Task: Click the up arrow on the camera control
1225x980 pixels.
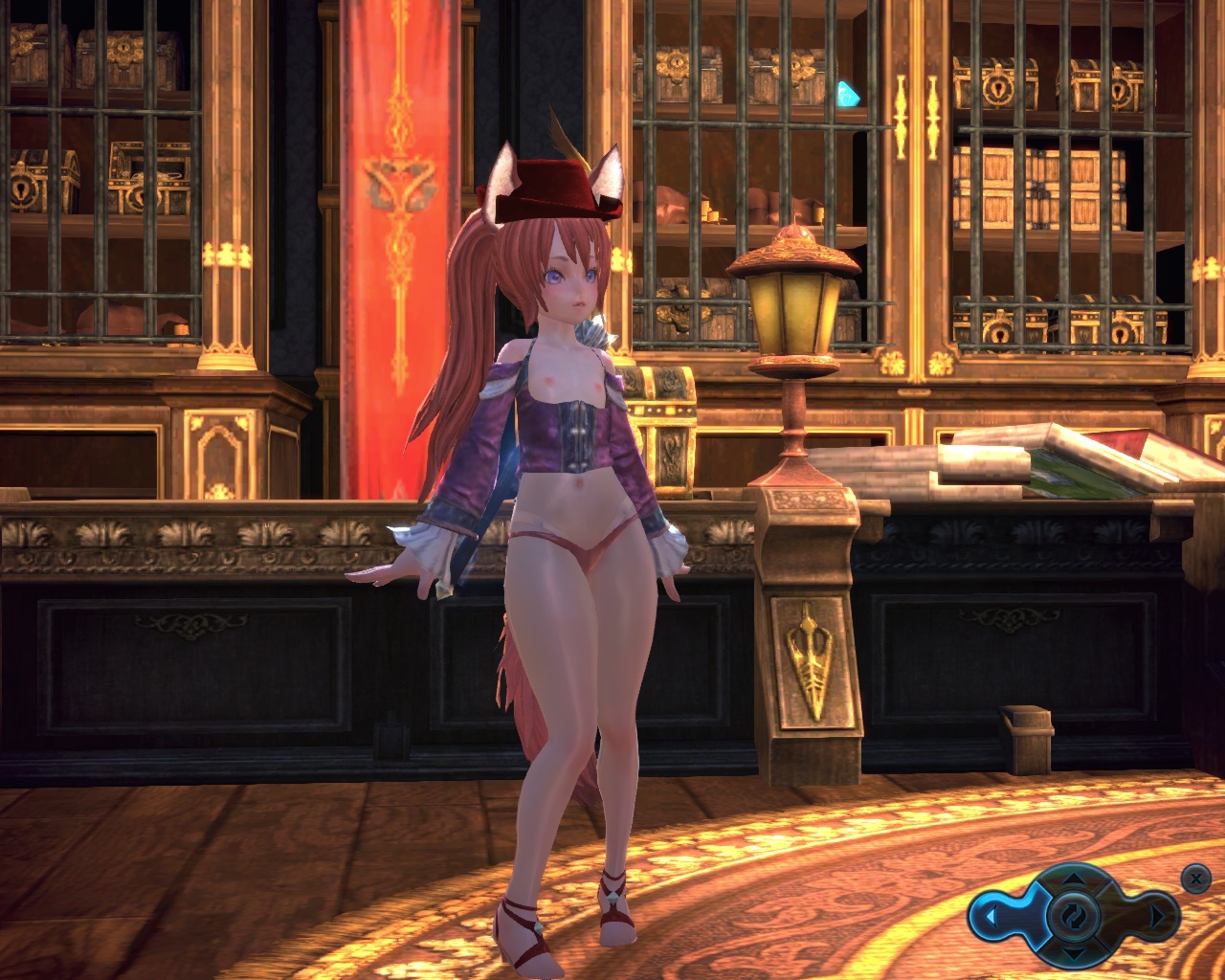Action: pos(1075,877)
